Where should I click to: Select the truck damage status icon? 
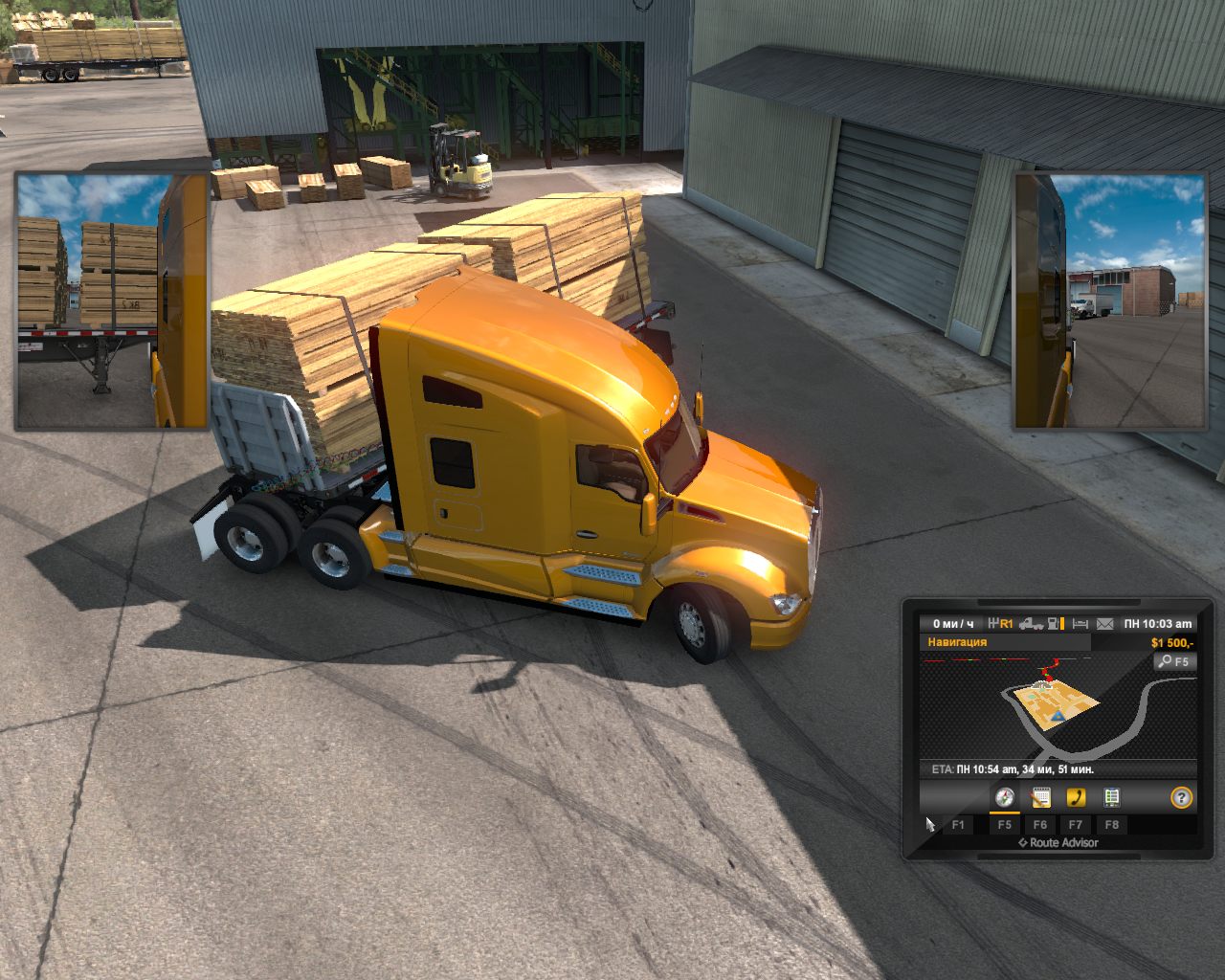pos(1032,624)
